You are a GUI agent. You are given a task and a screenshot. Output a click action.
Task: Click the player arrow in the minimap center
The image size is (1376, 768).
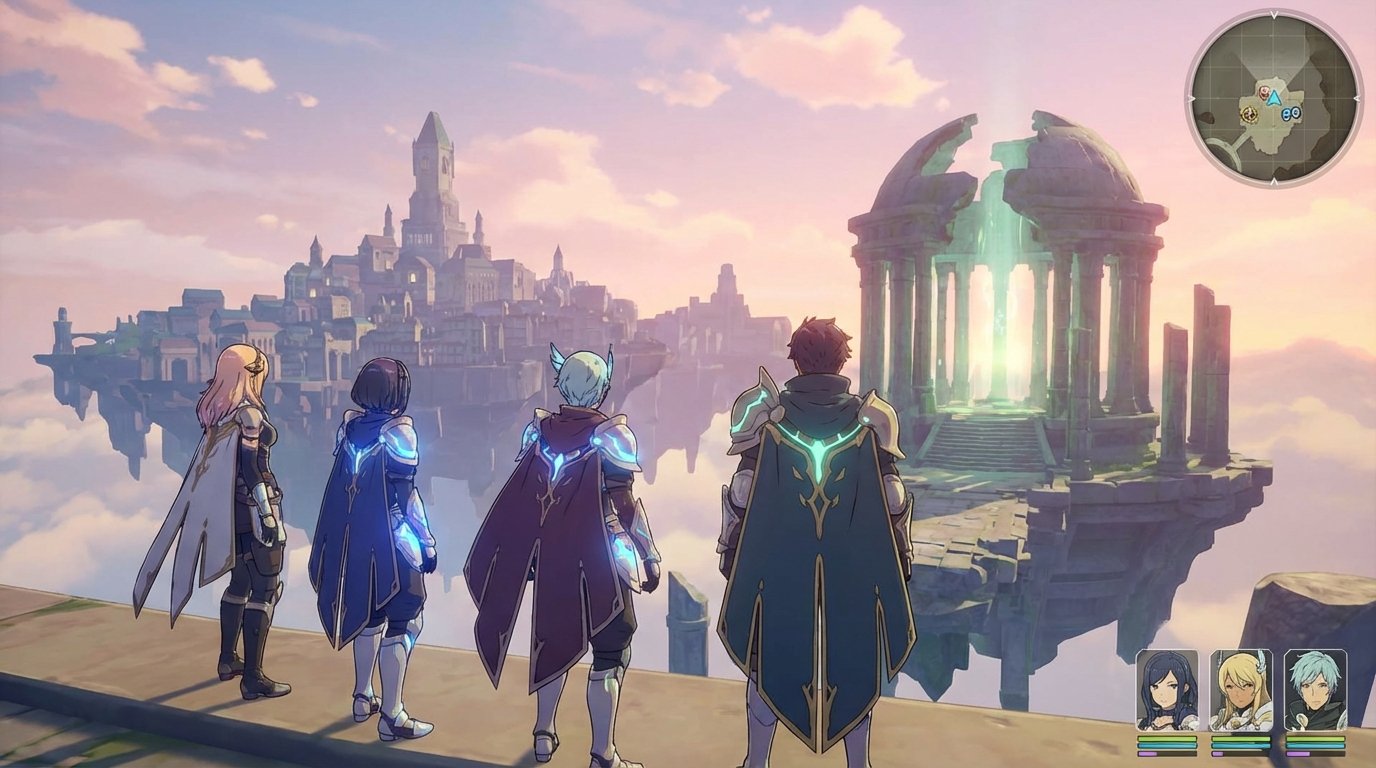(x=1274, y=96)
